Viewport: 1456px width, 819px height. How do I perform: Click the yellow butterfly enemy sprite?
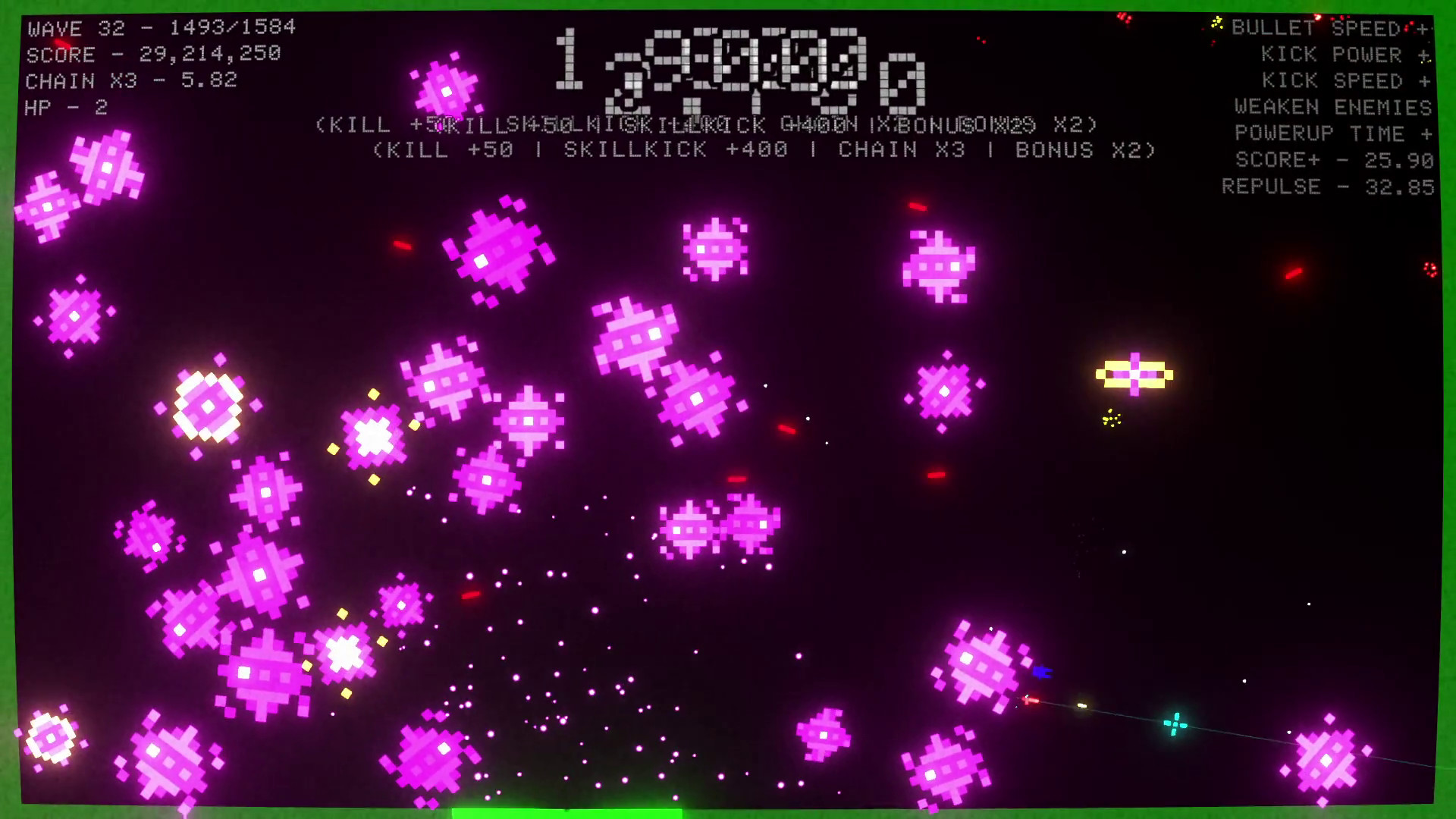tap(1134, 374)
